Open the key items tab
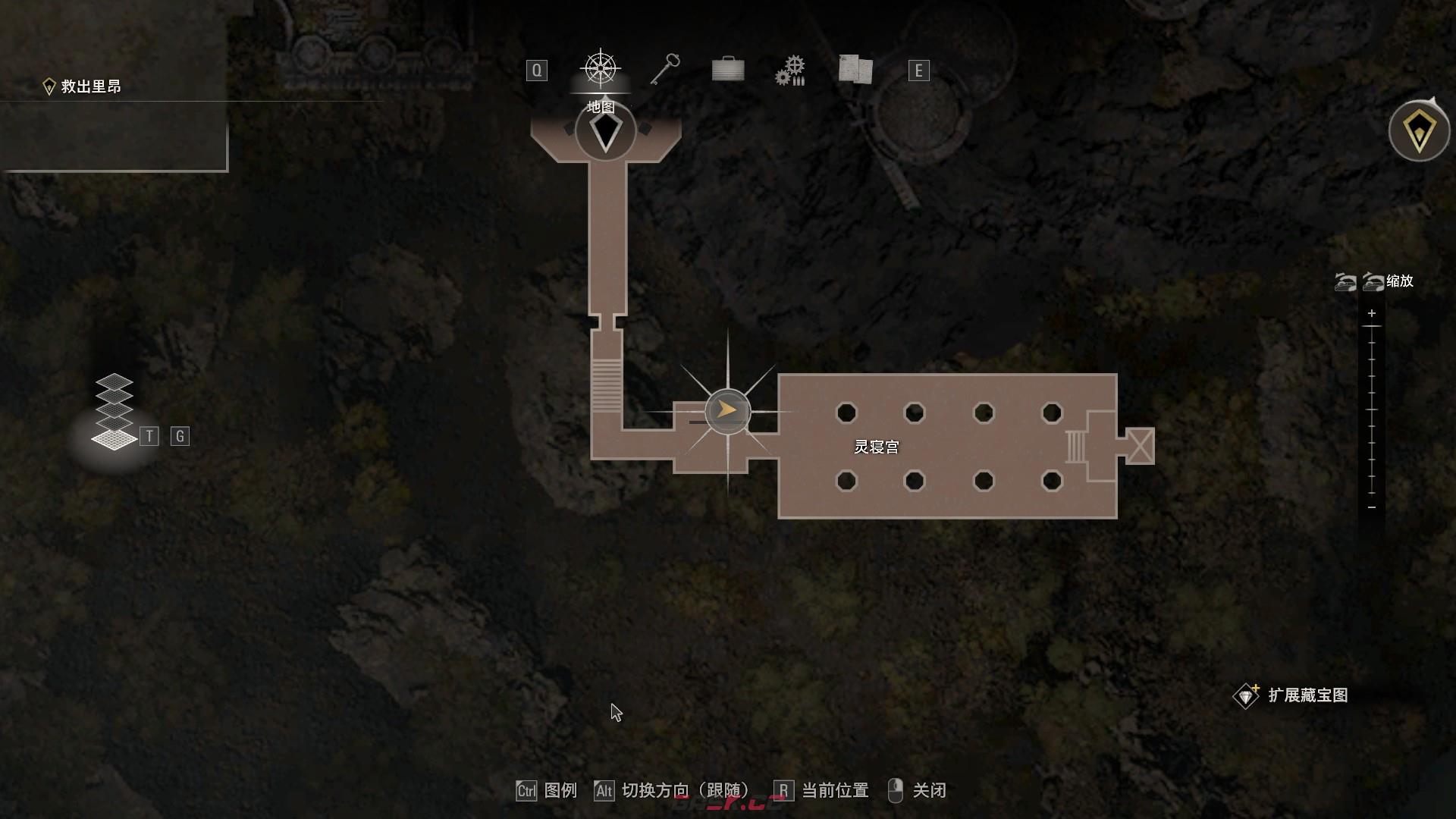Viewport: 1456px width, 819px height. (x=665, y=69)
